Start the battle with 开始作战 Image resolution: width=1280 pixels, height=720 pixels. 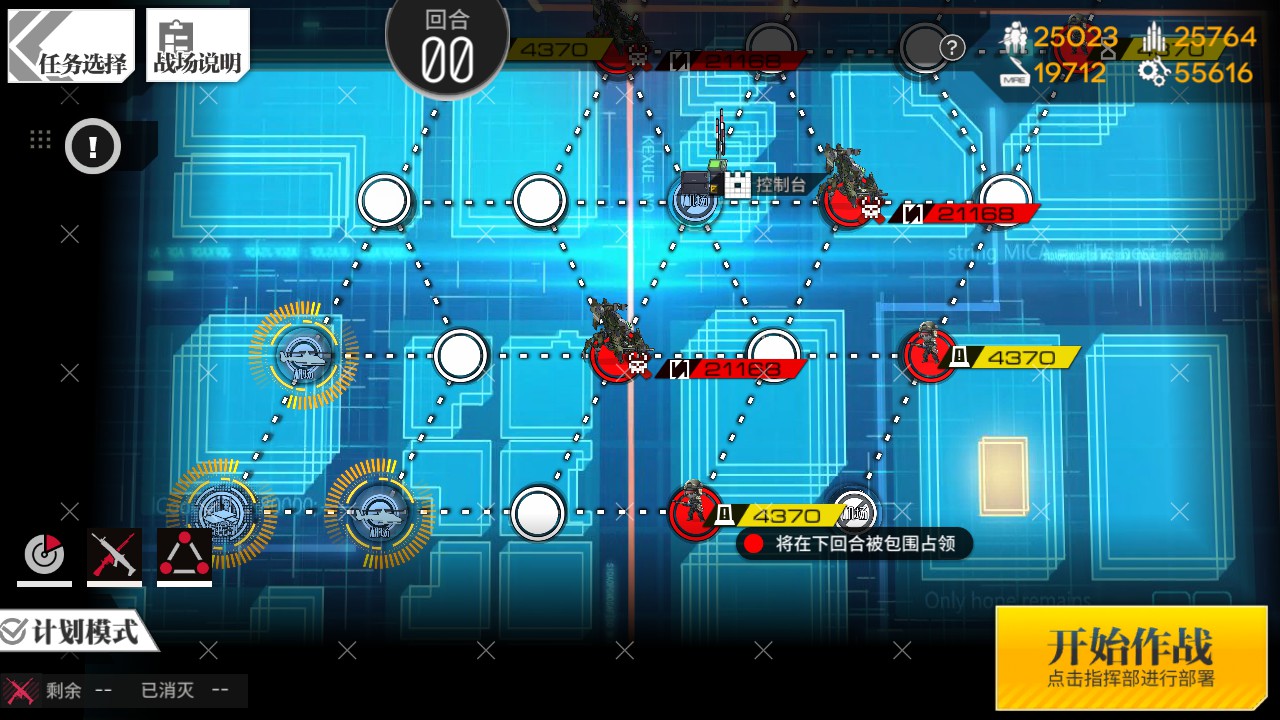point(1130,657)
